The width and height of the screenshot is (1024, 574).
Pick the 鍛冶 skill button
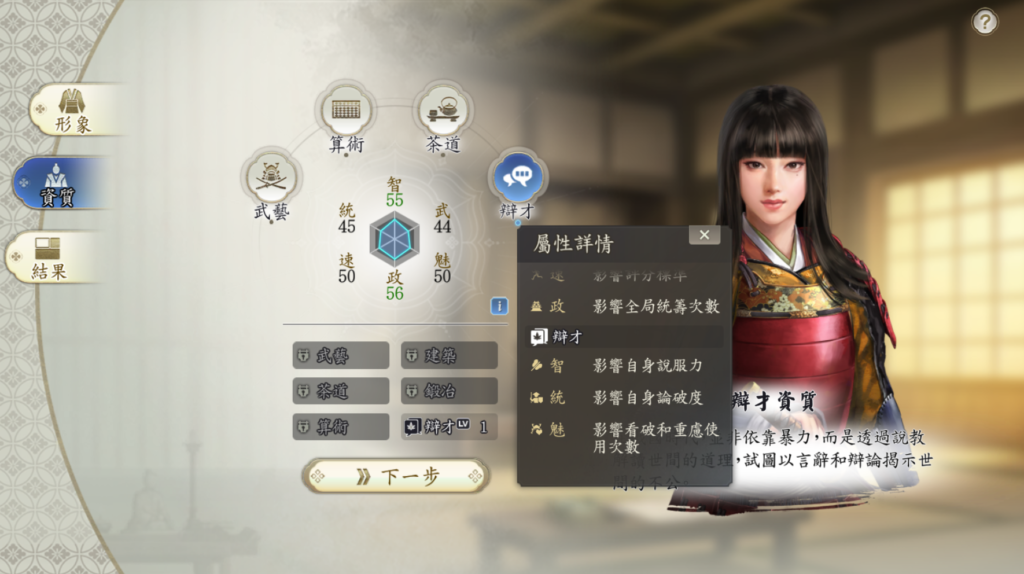(x=449, y=391)
